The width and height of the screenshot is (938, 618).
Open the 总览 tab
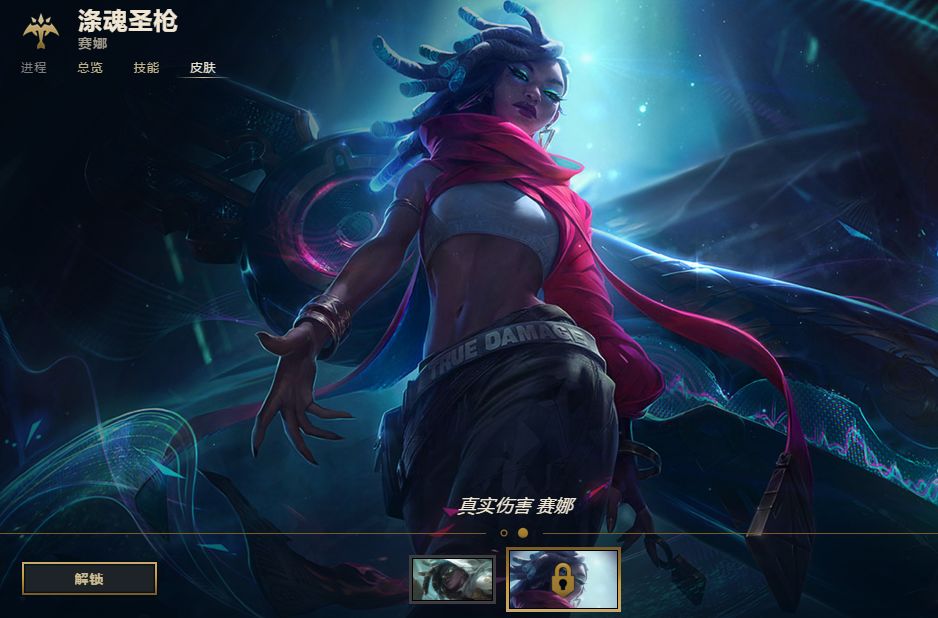click(x=90, y=68)
